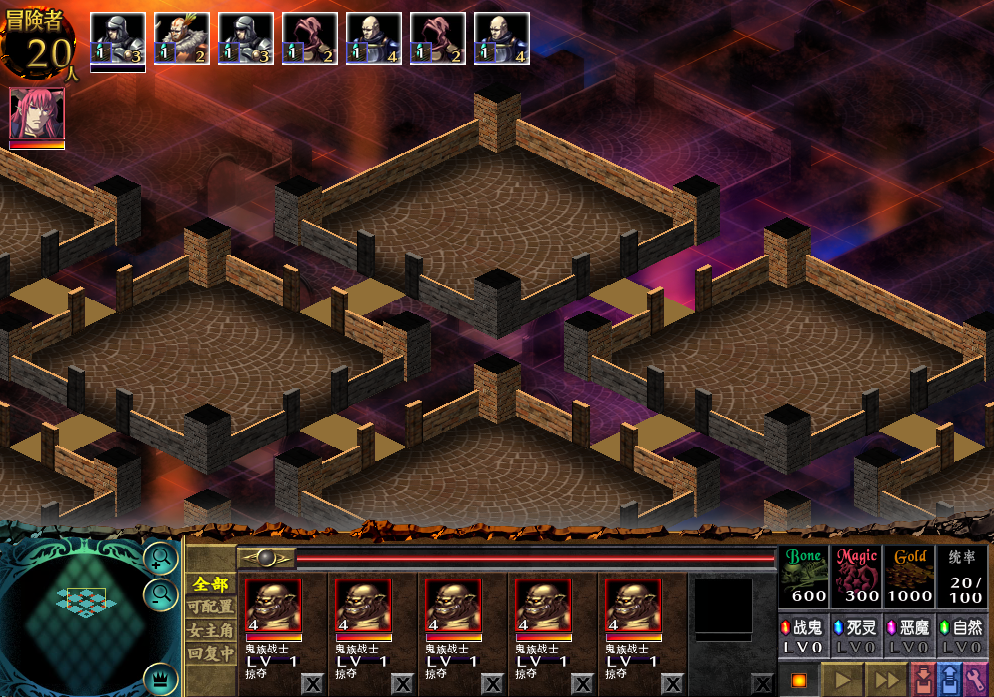Image resolution: width=994 pixels, height=697 pixels.
Task: Open the blue load button with up arrow
Action: click(949, 680)
